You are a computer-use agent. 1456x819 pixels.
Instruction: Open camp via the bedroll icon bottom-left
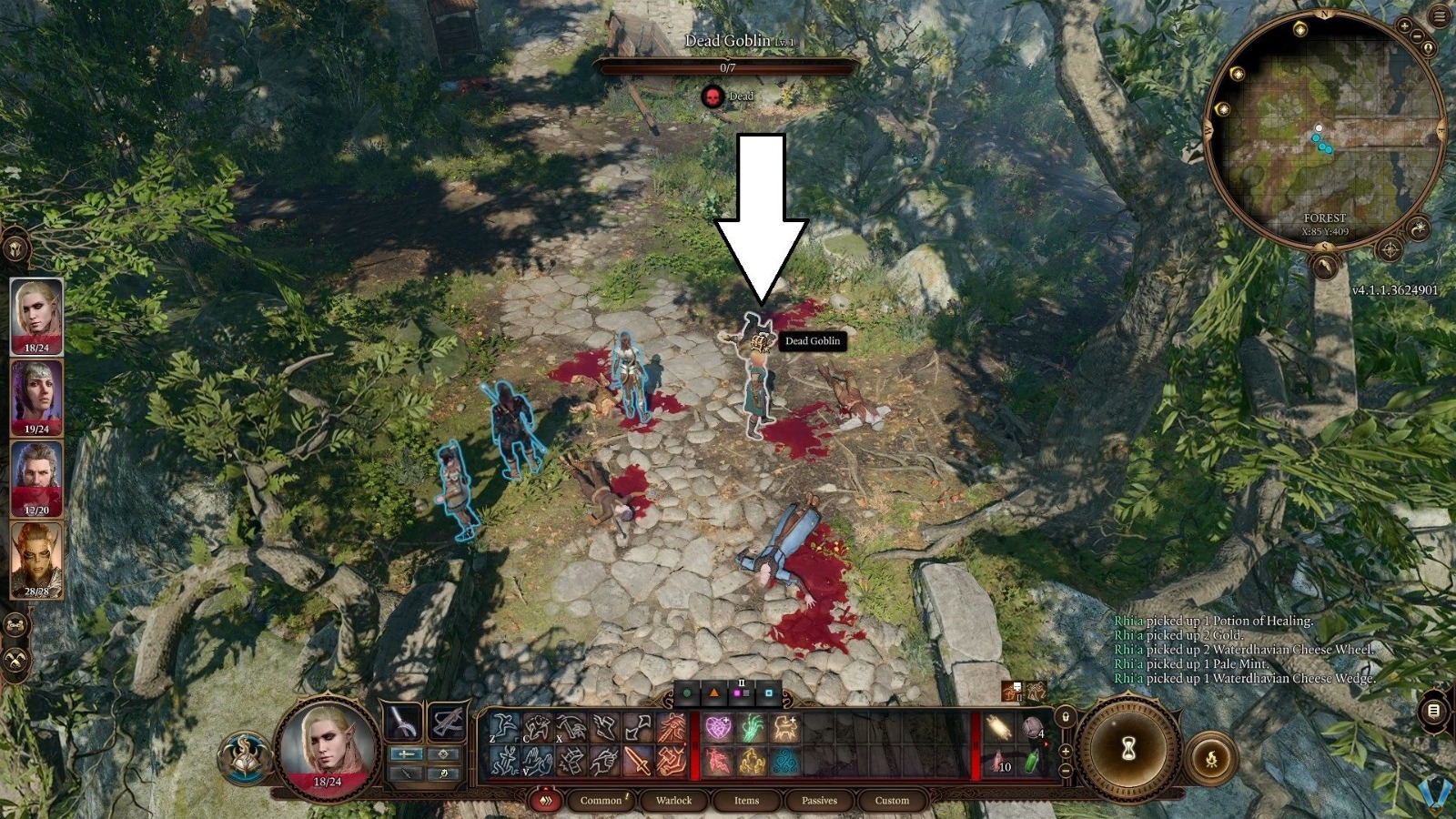pos(15,625)
